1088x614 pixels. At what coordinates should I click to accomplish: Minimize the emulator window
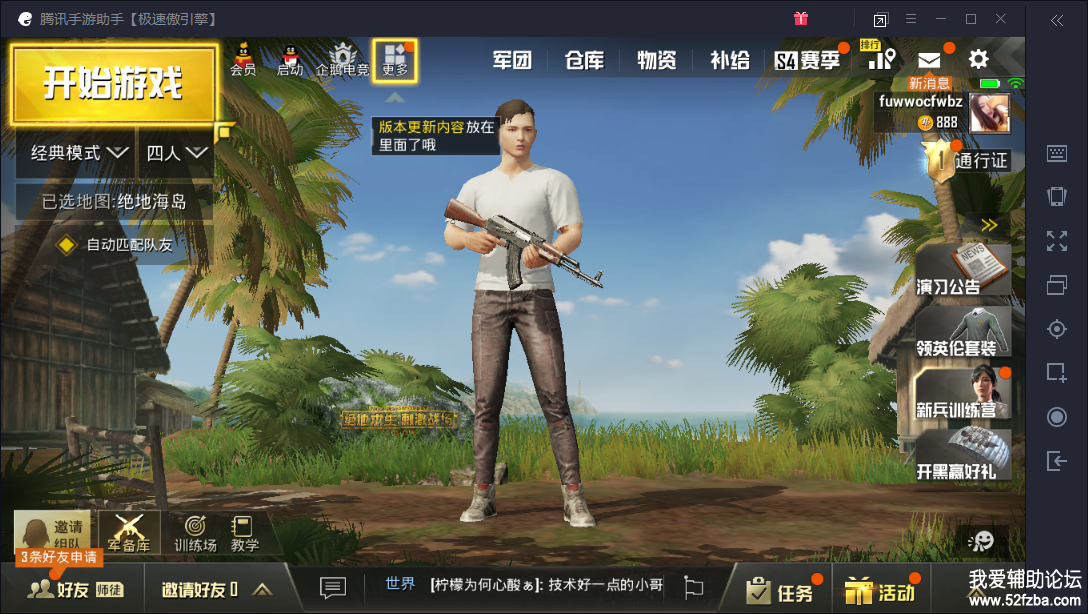(x=941, y=19)
